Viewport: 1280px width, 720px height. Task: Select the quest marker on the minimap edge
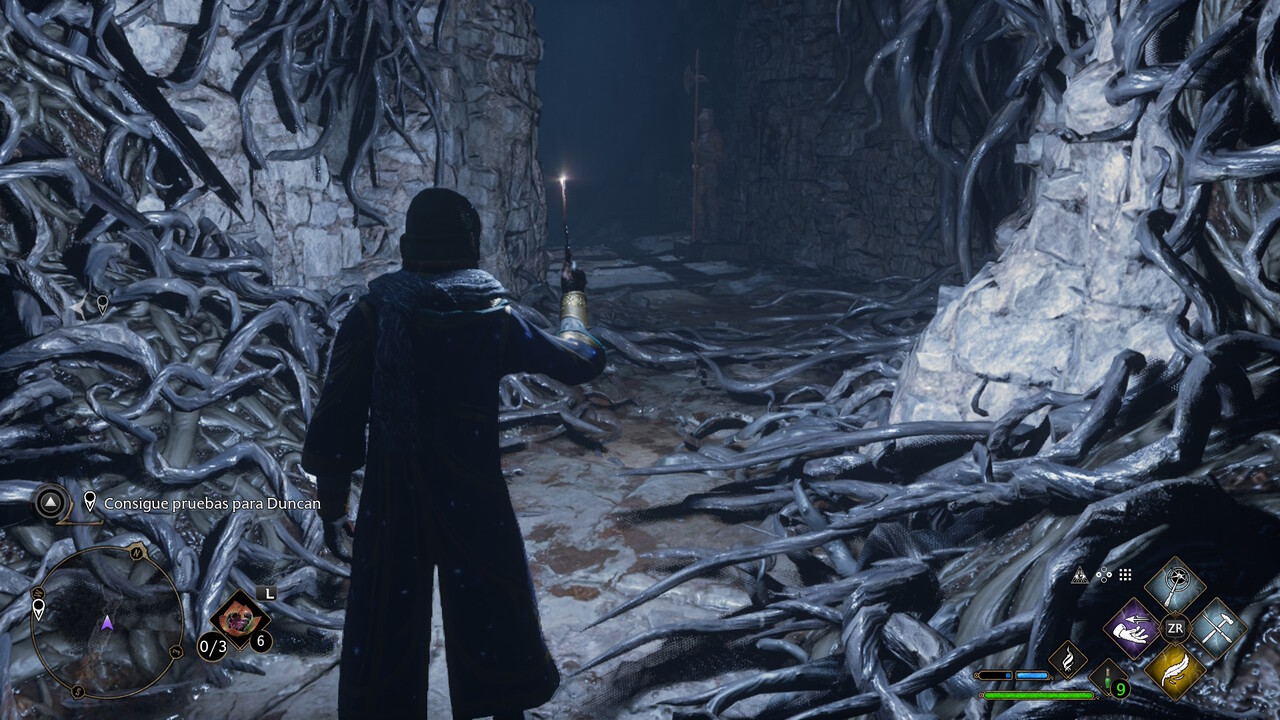(39, 608)
